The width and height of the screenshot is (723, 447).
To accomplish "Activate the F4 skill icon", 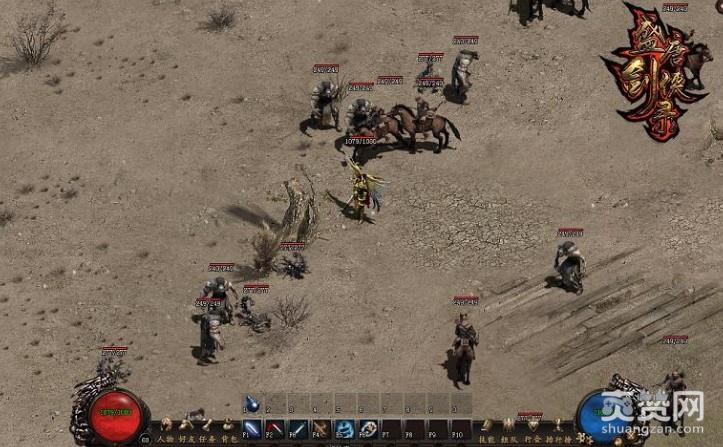I will 321,428.
